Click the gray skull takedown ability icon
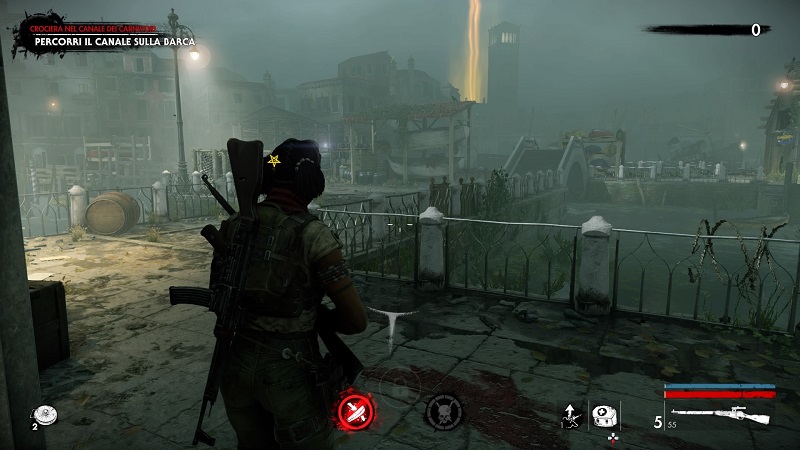This screenshot has width=800, height=450. [x=443, y=411]
